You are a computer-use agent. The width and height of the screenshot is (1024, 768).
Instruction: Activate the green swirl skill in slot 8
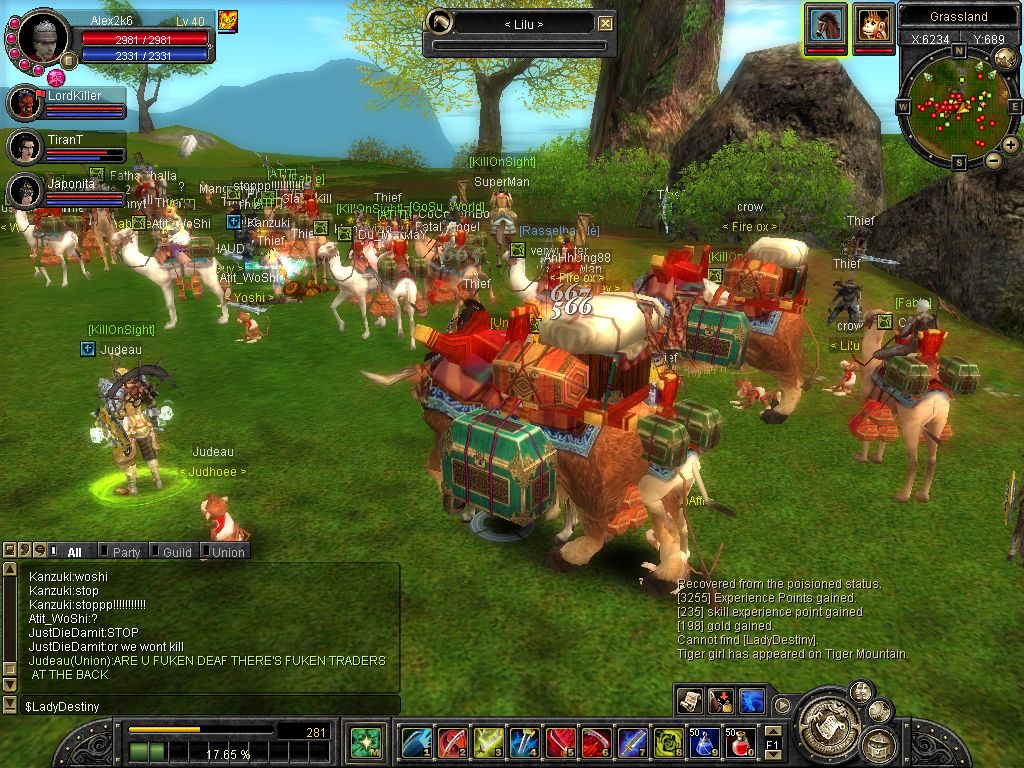pyautogui.click(x=667, y=743)
